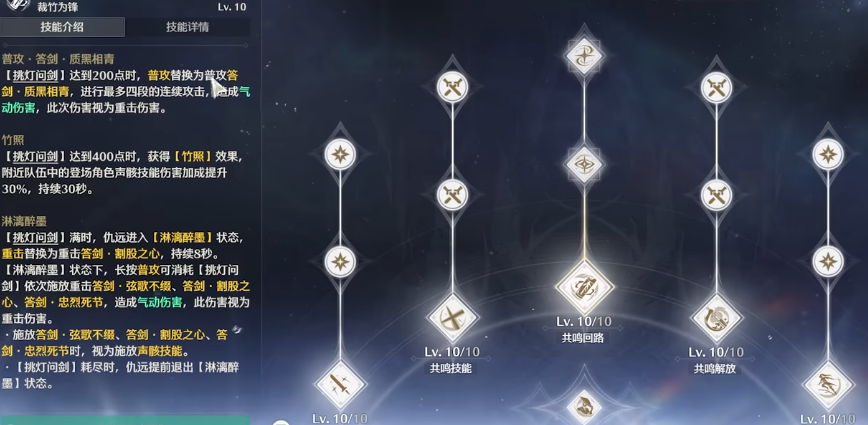Click the partially visible node below 共鸣回路
This screenshot has width=868, height=425.
coord(584,408)
